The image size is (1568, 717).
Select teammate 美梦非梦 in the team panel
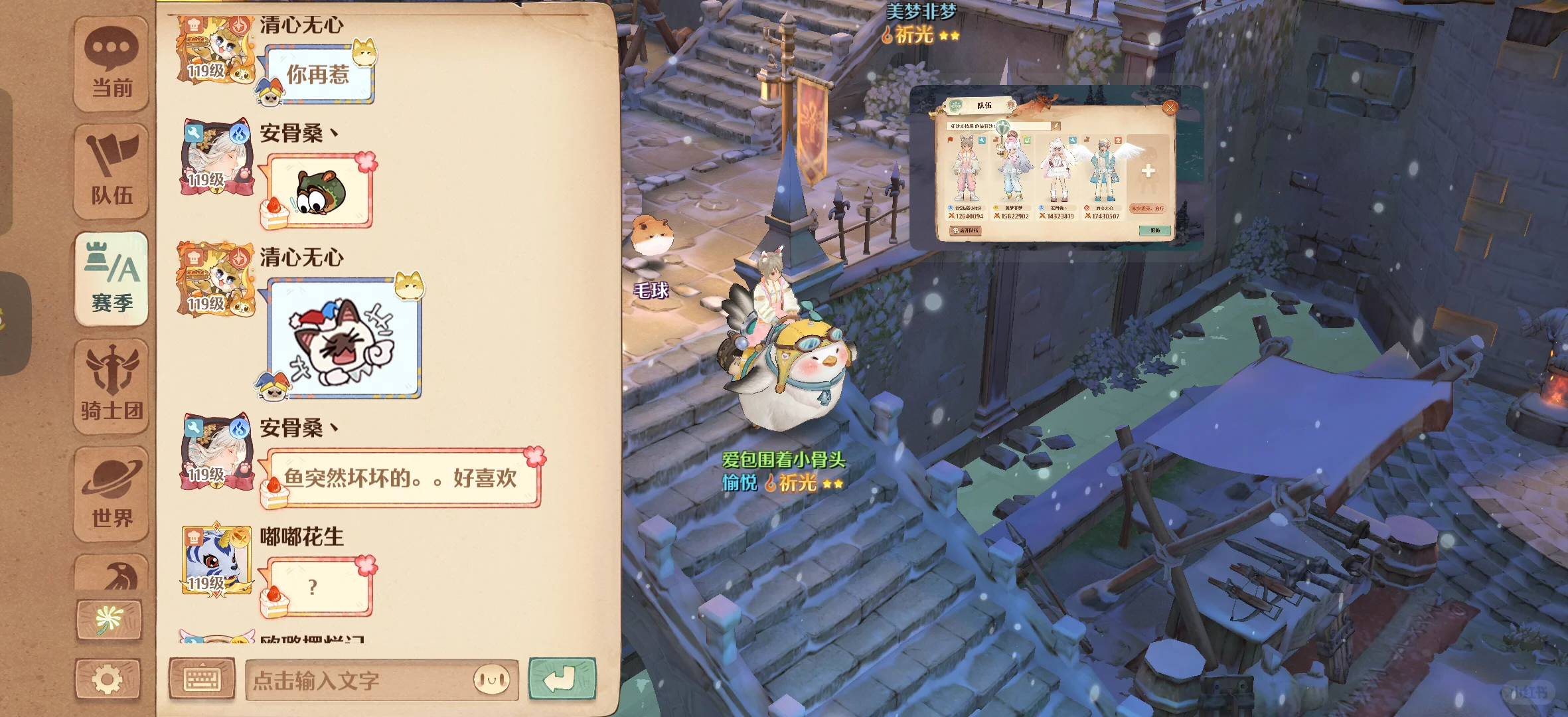pos(1012,166)
